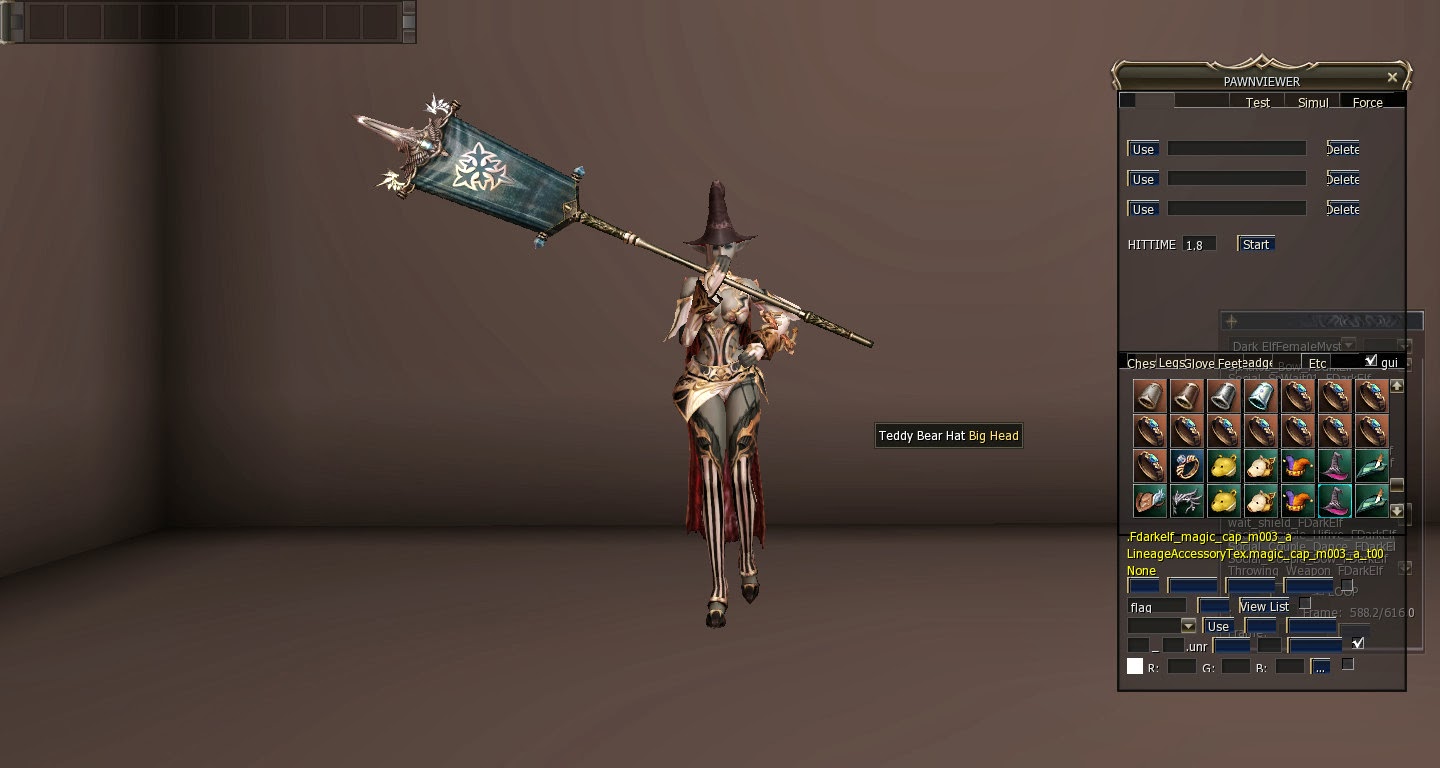Open the dropdown below the flag field
This screenshot has width=1440, height=768.
tap(1188, 626)
